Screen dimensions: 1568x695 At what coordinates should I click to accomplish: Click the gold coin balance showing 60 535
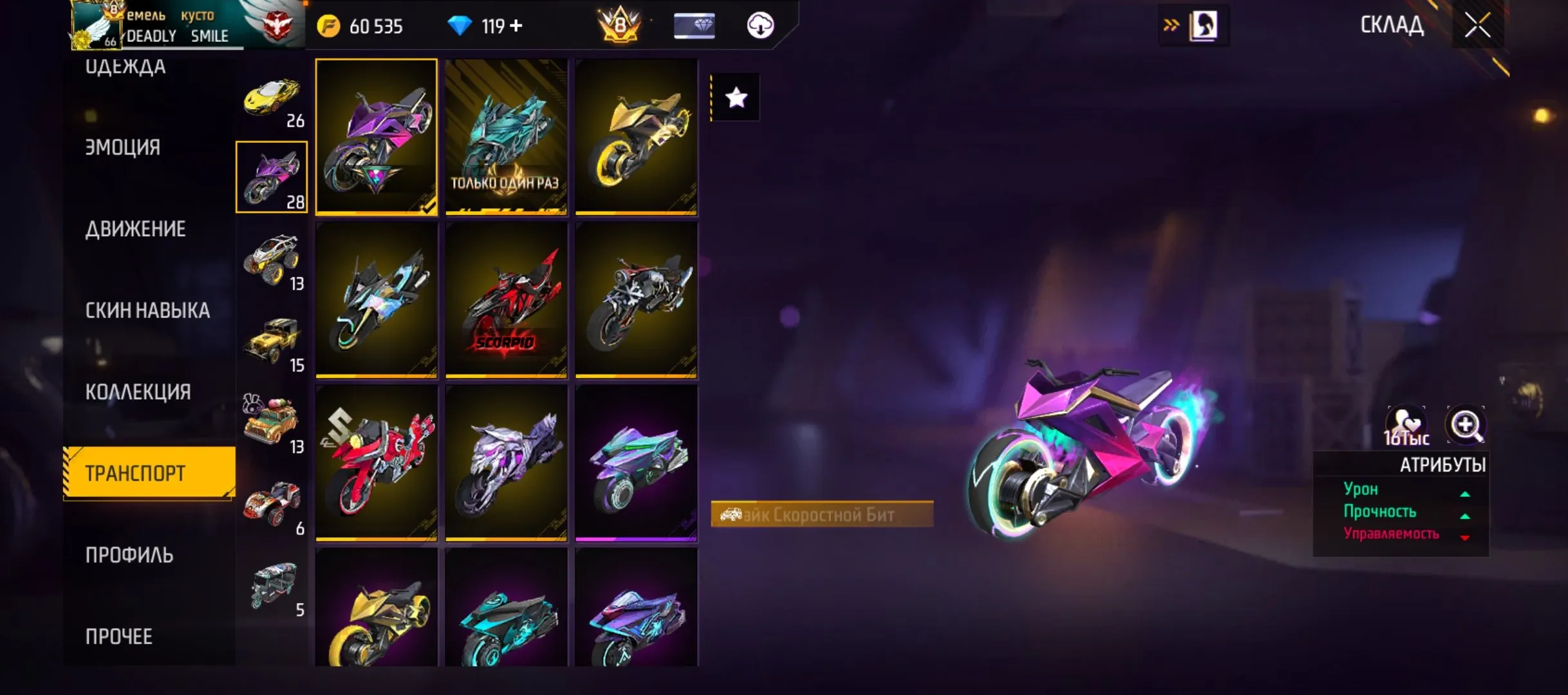pyautogui.click(x=360, y=26)
